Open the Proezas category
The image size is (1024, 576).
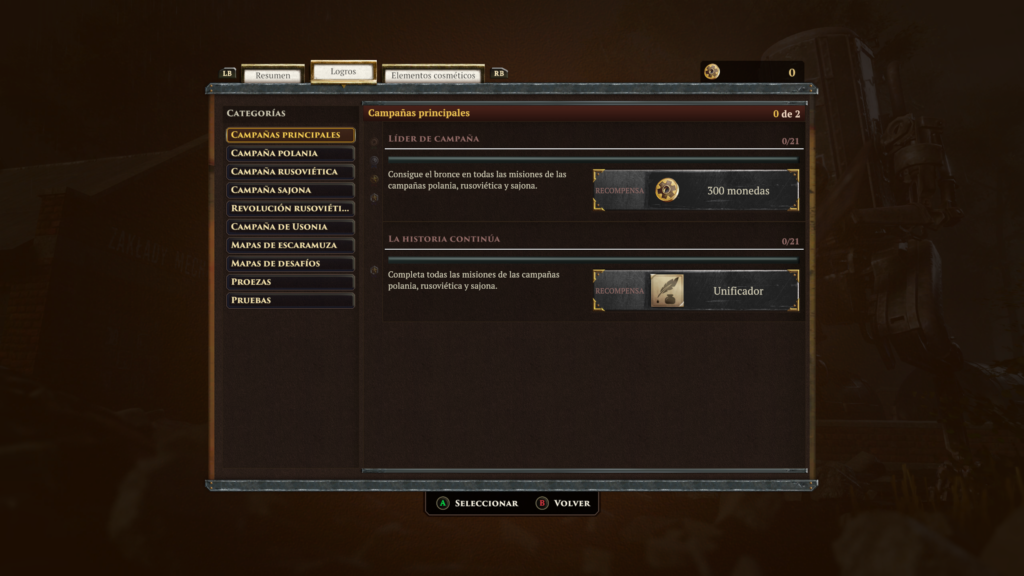pyautogui.click(x=290, y=282)
